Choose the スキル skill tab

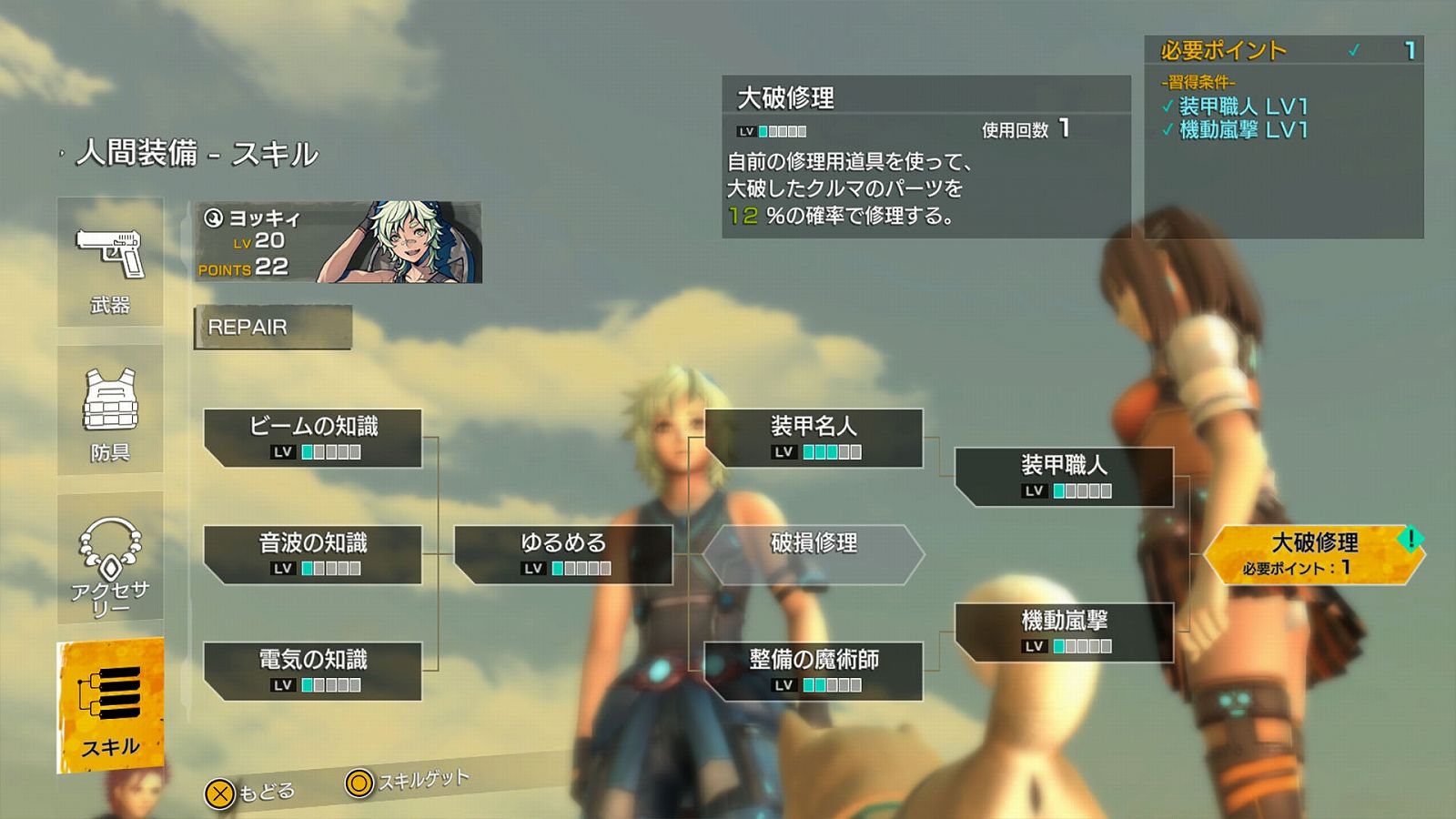click(x=110, y=706)
